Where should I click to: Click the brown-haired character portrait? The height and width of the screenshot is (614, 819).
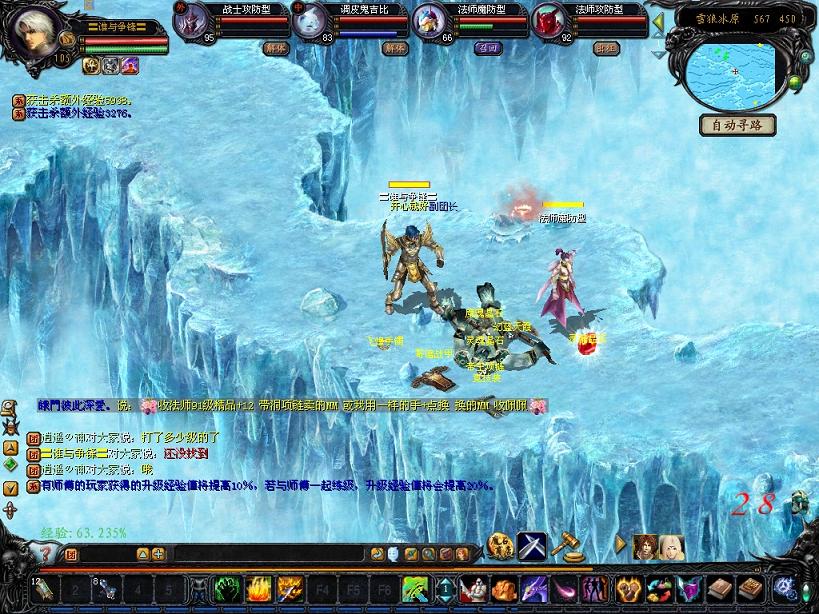tap(645, 547)
